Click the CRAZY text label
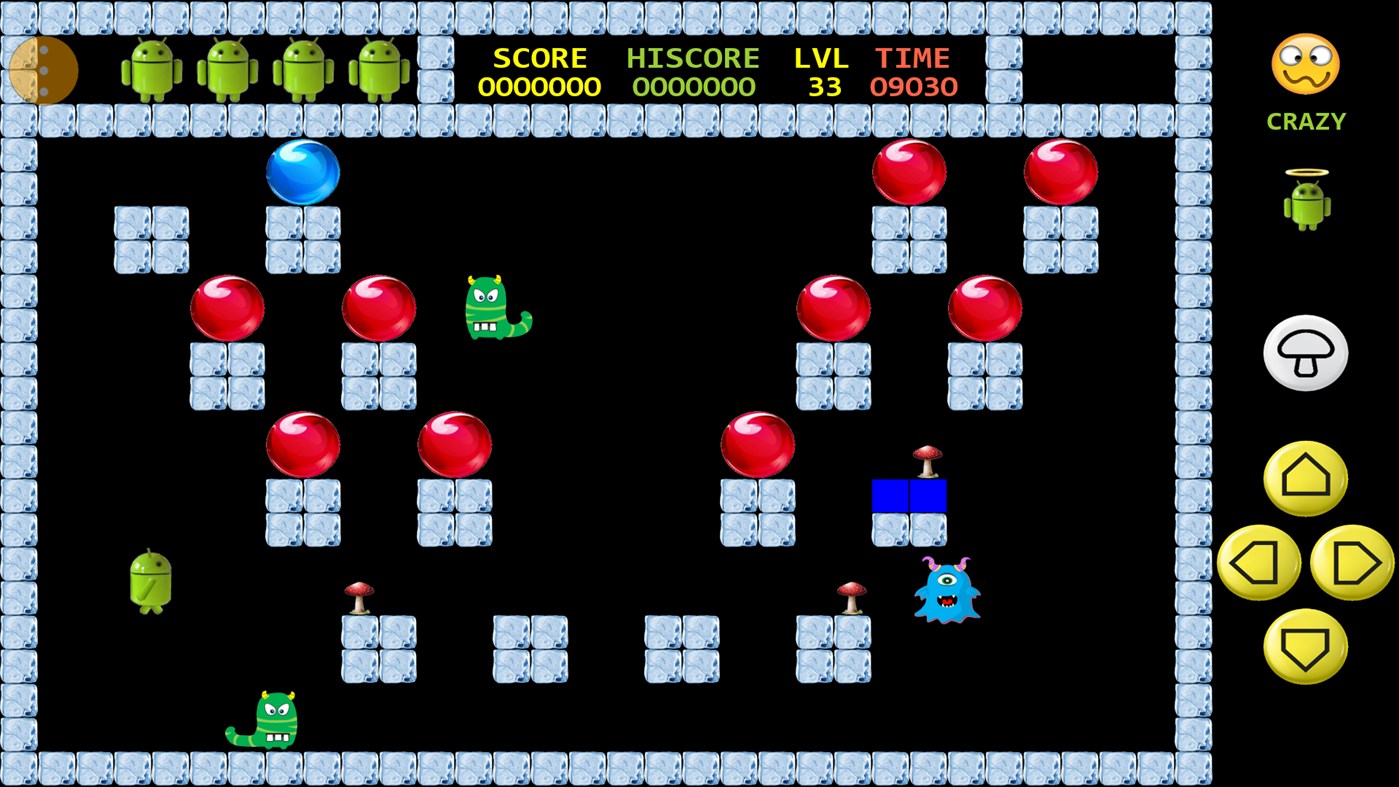1399x787 pixels. coord(1305,121)
